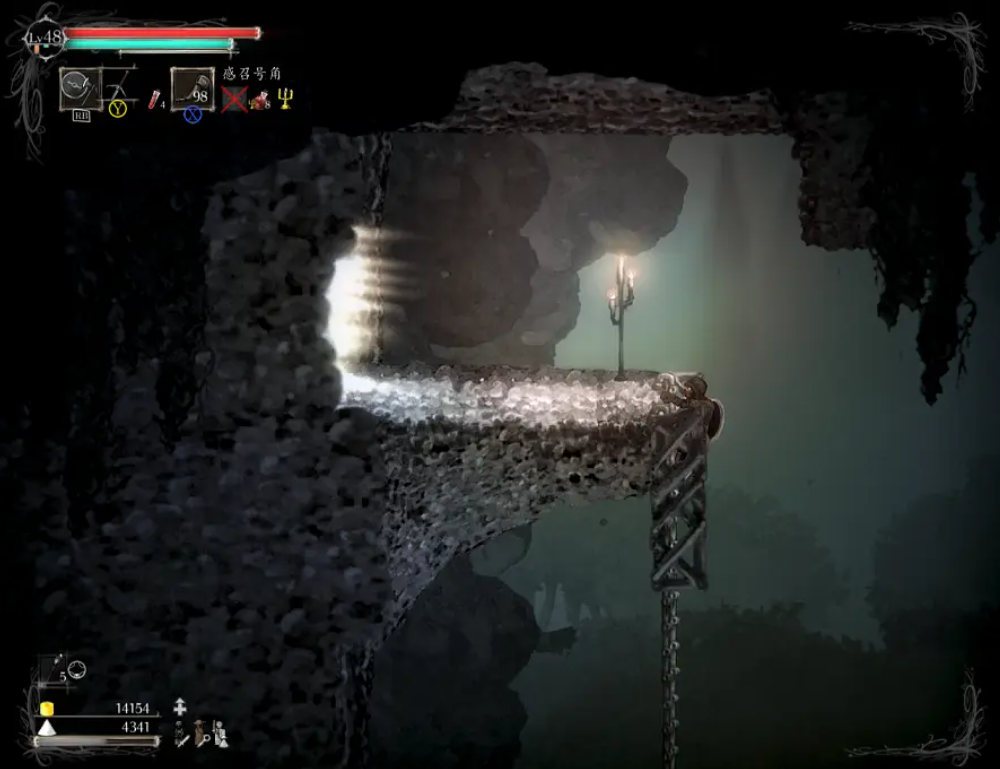Click the round ring icon beside ammo
The width and height of the screenshot is (1000, 769).
coord(77,668)
